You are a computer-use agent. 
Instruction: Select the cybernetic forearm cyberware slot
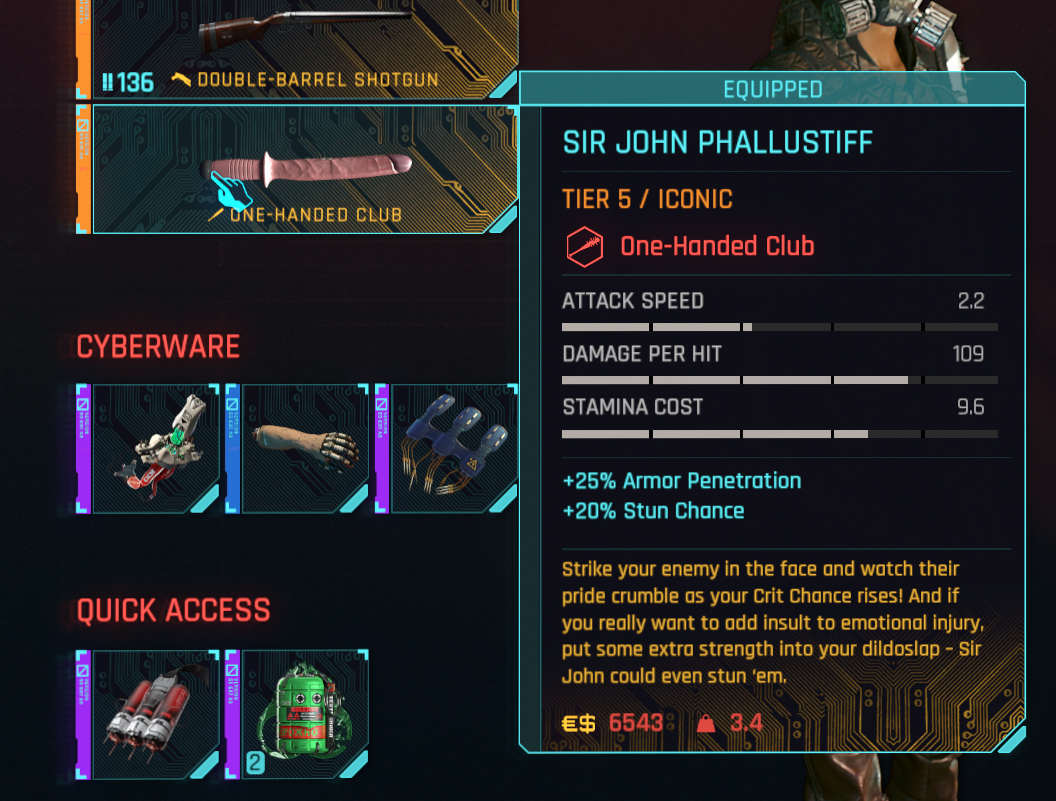coord(304,448)
